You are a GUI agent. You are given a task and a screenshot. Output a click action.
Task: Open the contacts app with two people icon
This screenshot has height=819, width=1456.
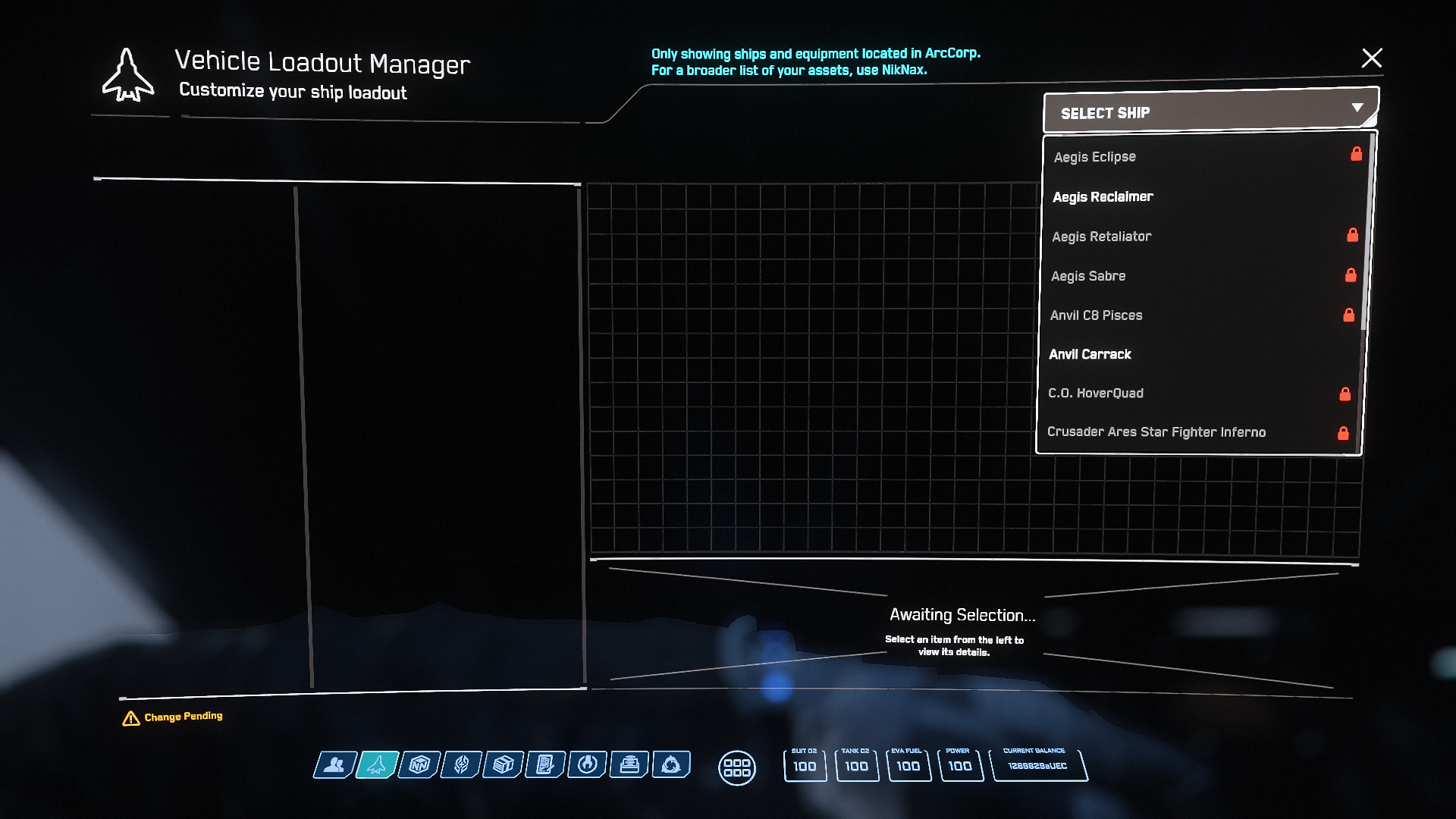pyautogui.click(x=334, y=765)
